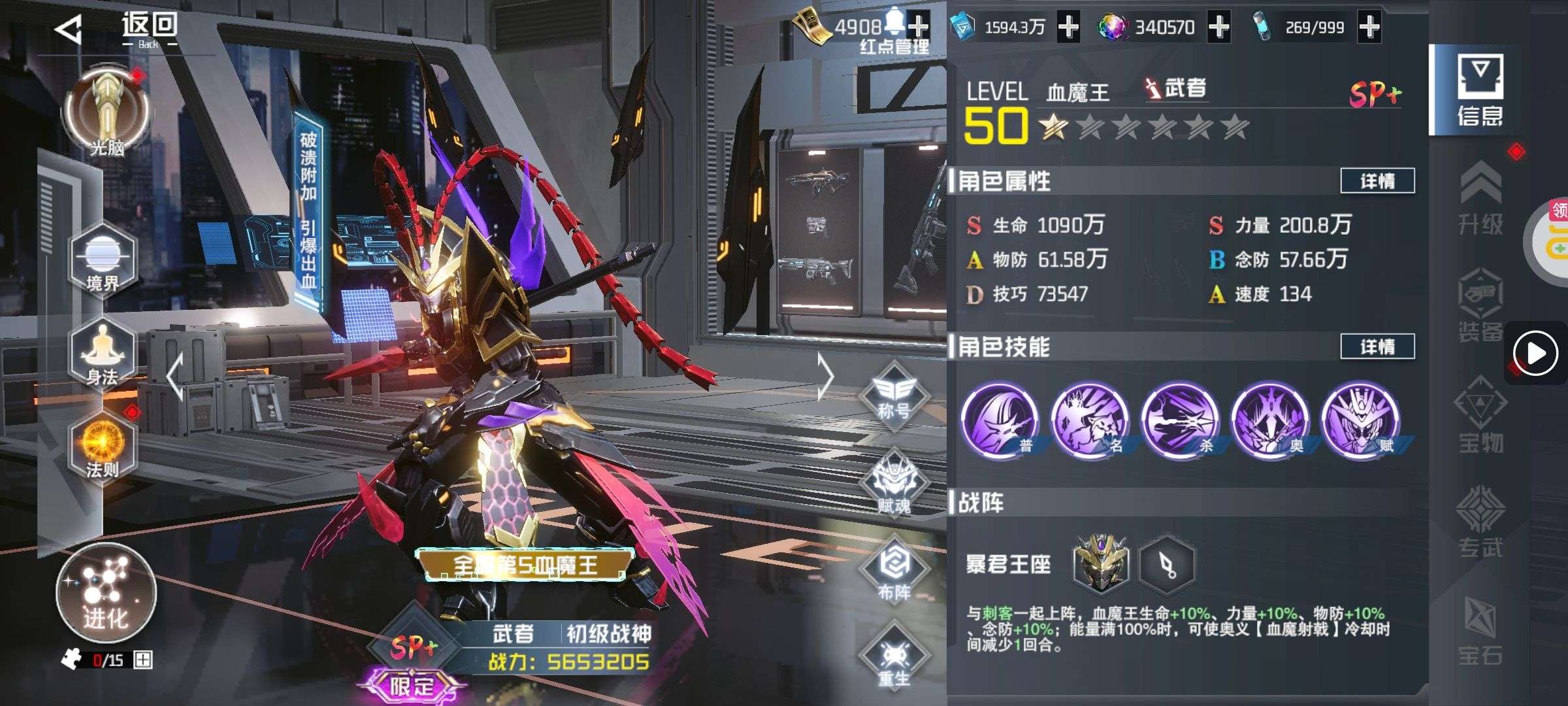Viewport: 1568px width, 706px height.
Task: Show 角色技能 details with 详情
Action: click(x=1377, y=346)
